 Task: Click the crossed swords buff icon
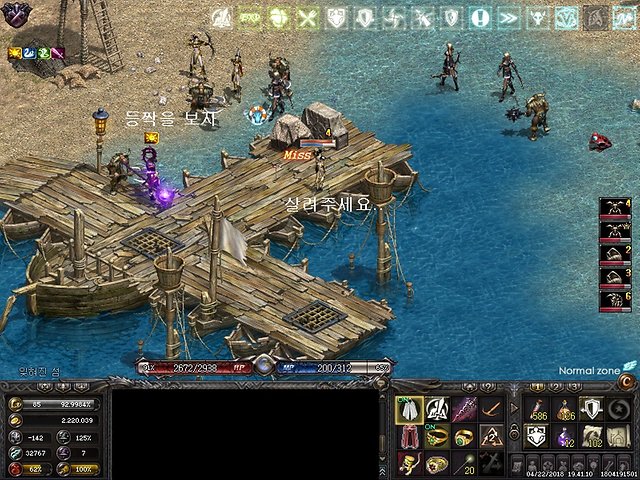[308, 17]
